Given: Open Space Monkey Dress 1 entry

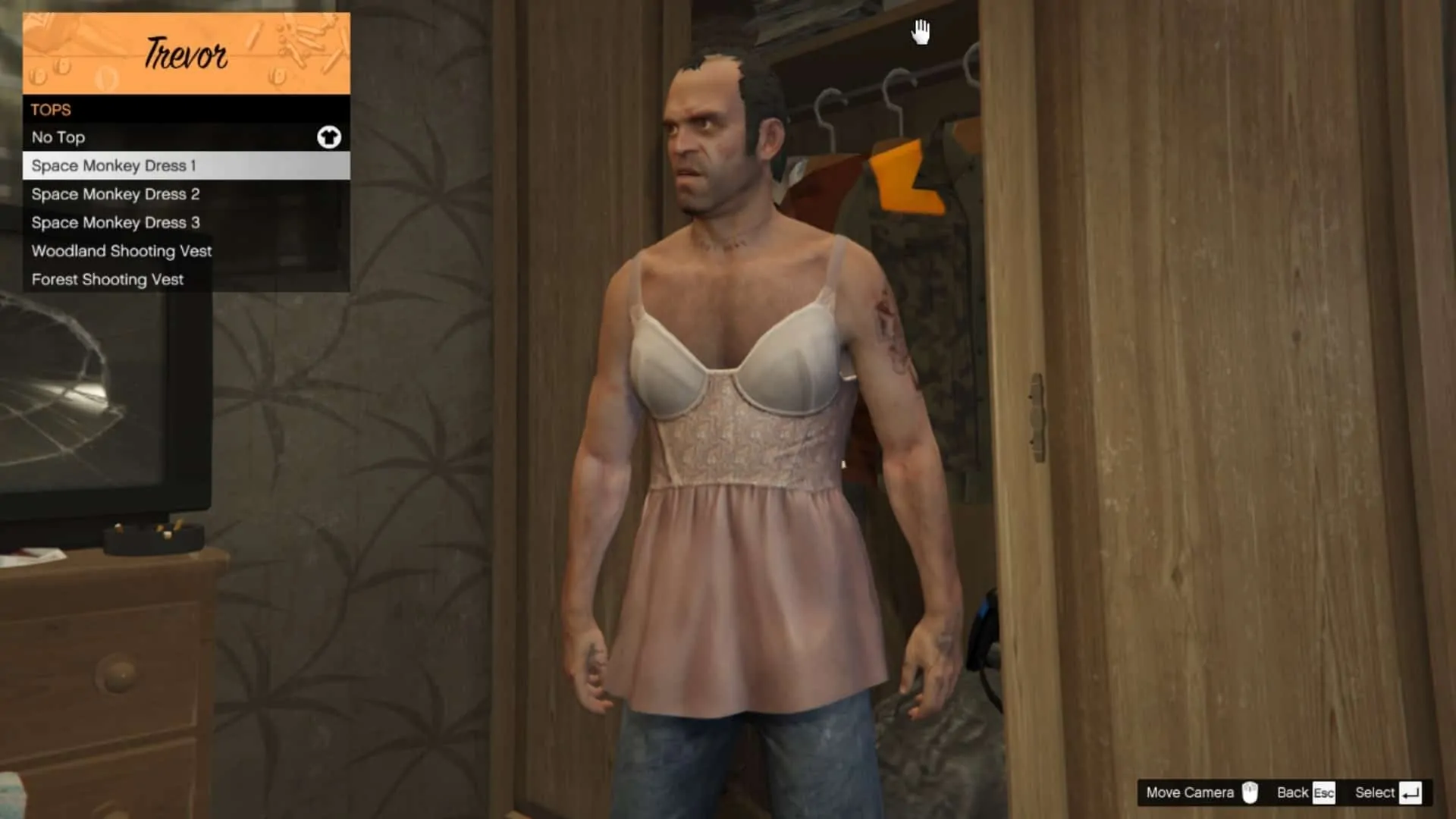Looking at the screenshot, I should coord(114,166).
